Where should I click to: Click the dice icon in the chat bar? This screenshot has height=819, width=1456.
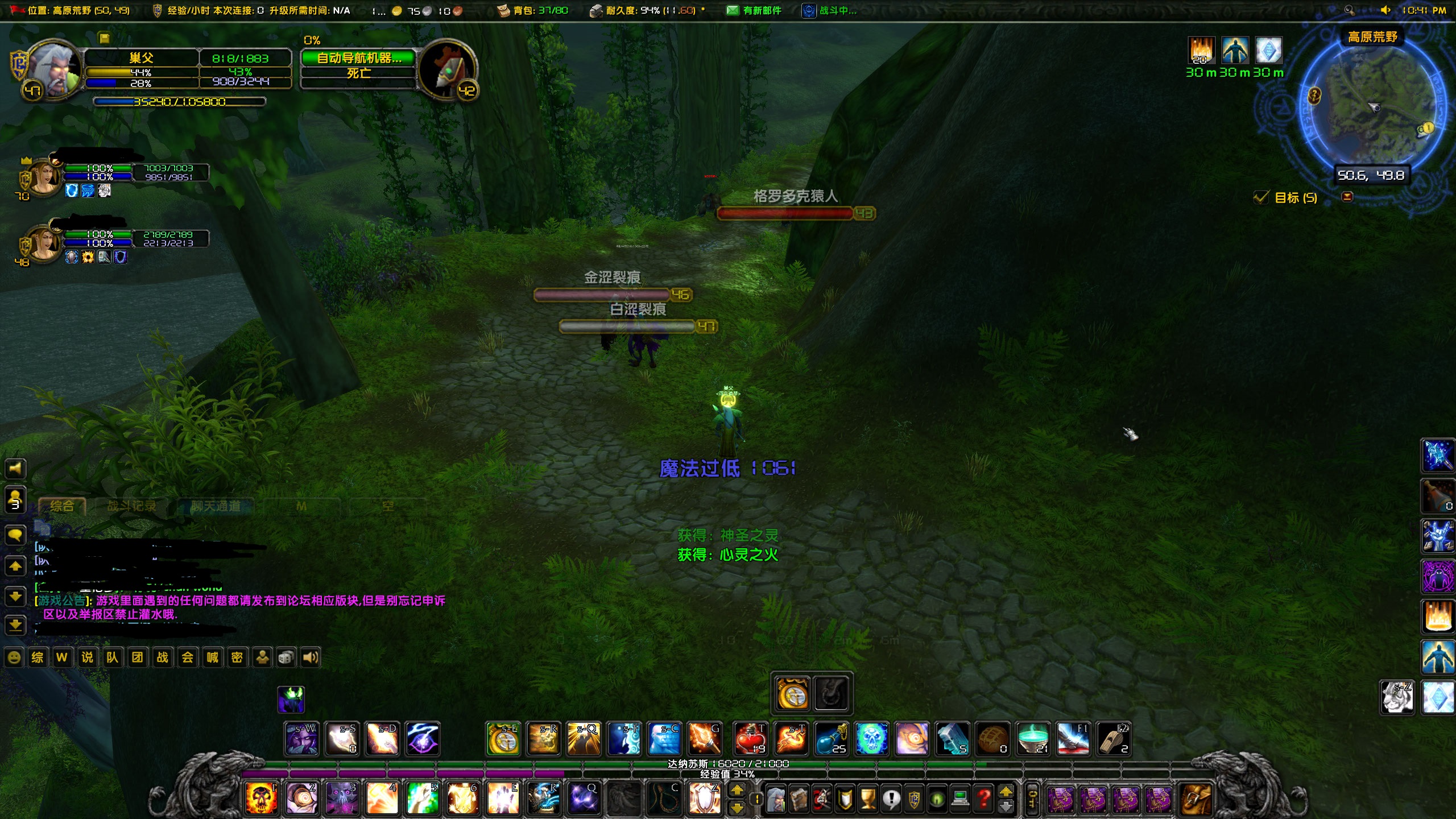[286, 657]
